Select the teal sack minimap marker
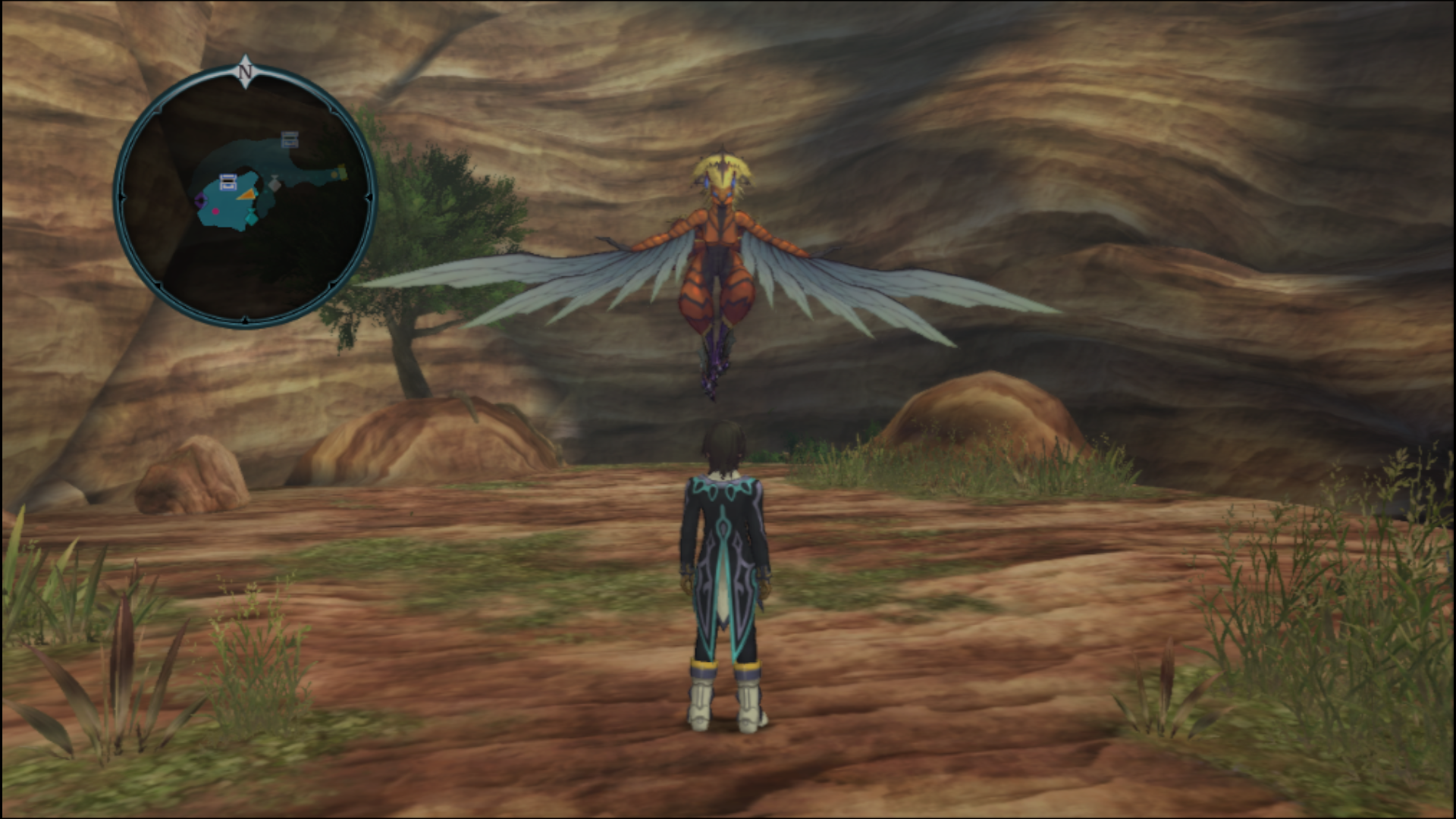The height and width of the screenshot is (819, 1456). [250, 219]
